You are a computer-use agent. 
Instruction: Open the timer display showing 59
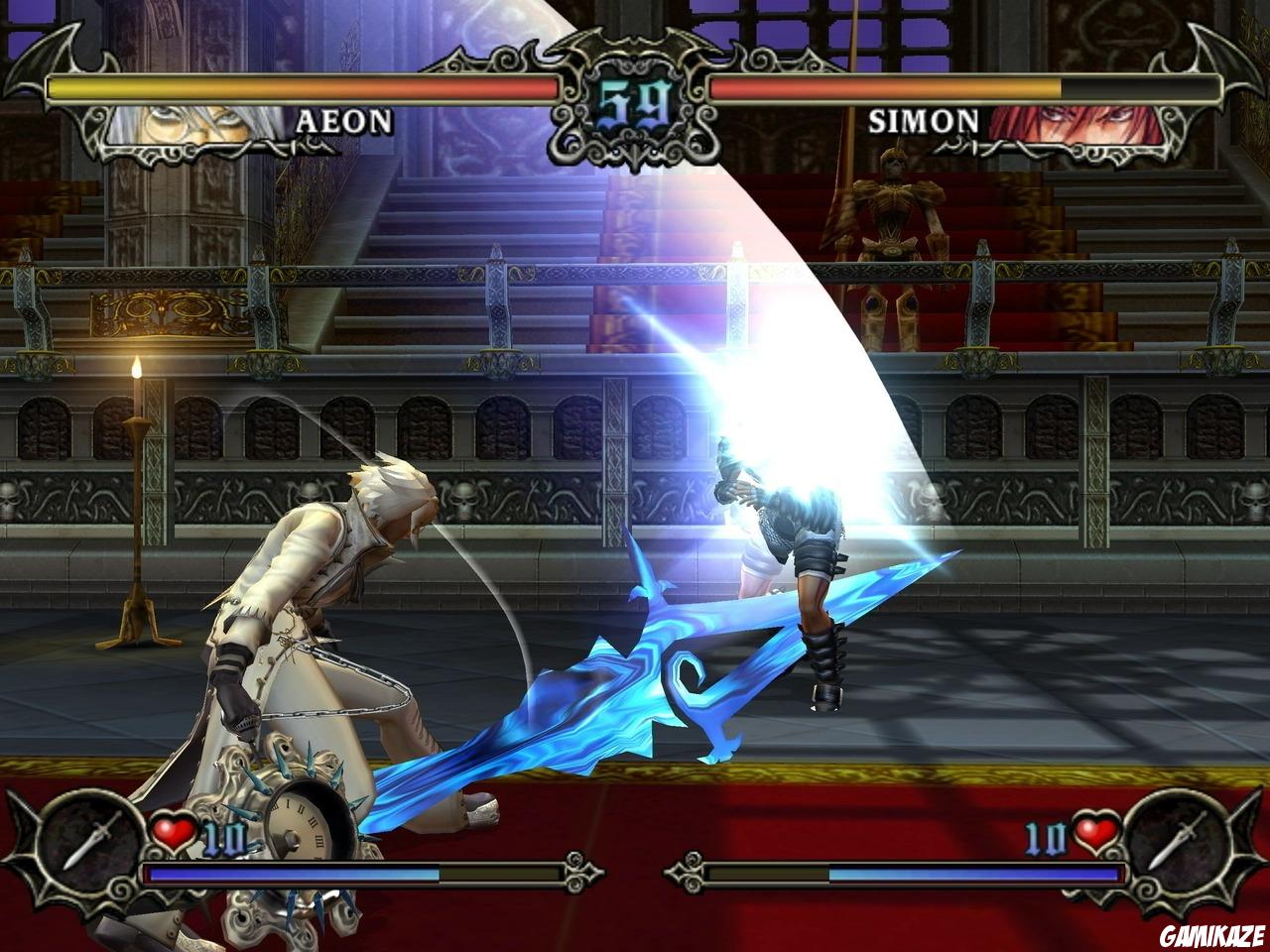(x=635, y=96)
